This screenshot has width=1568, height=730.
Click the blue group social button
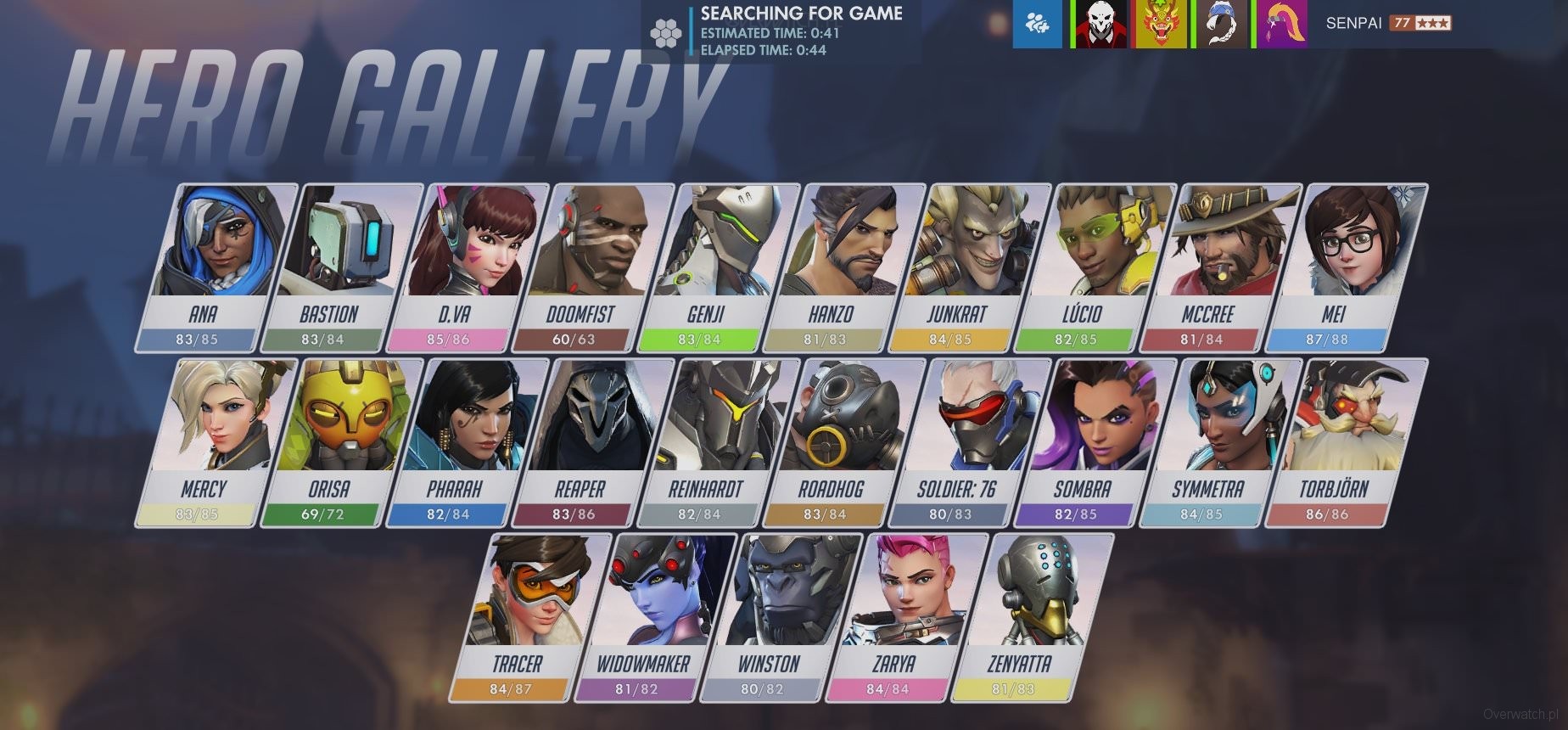[x=1037, y=24]
